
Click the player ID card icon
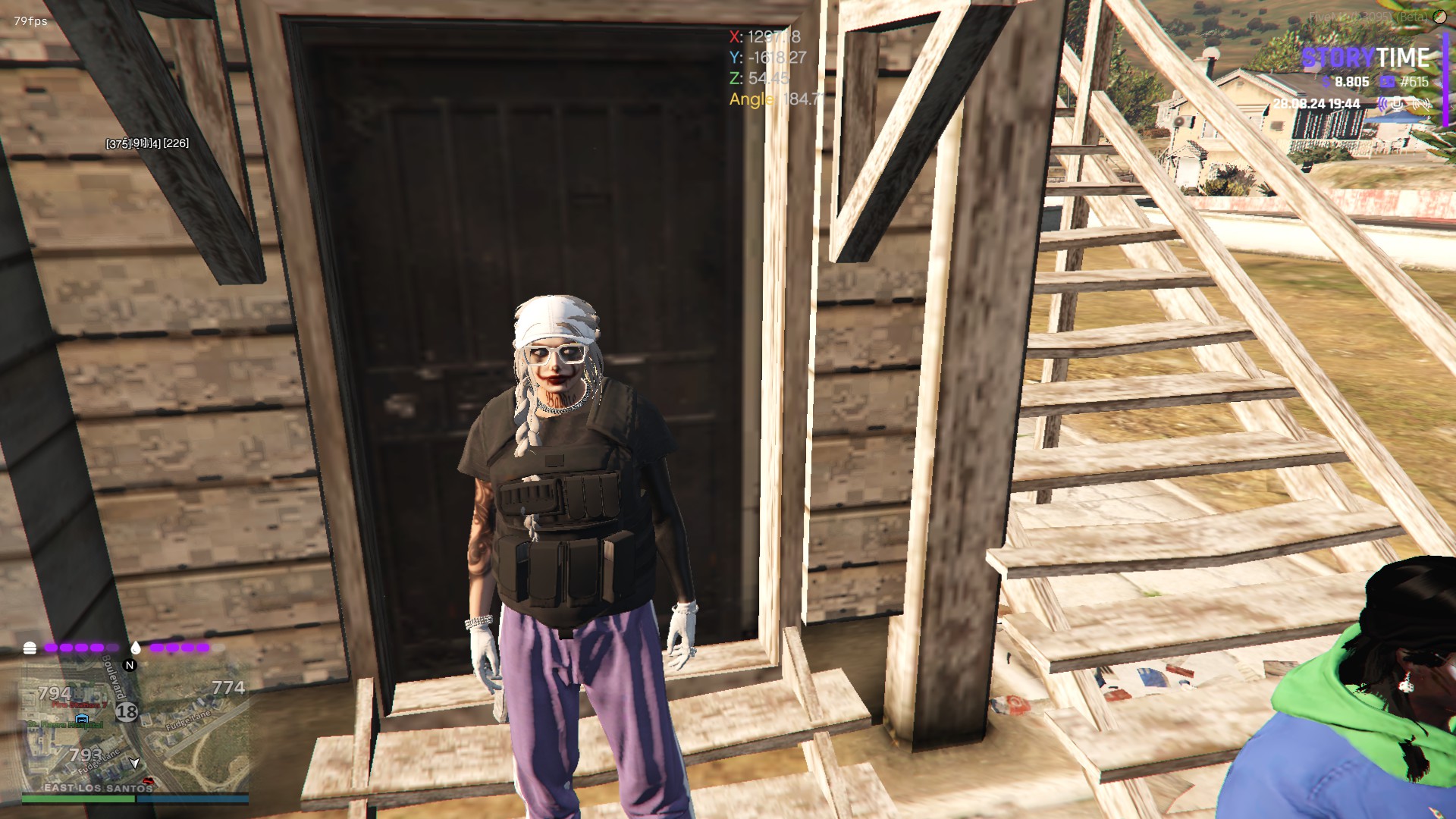click(1387, 82)
